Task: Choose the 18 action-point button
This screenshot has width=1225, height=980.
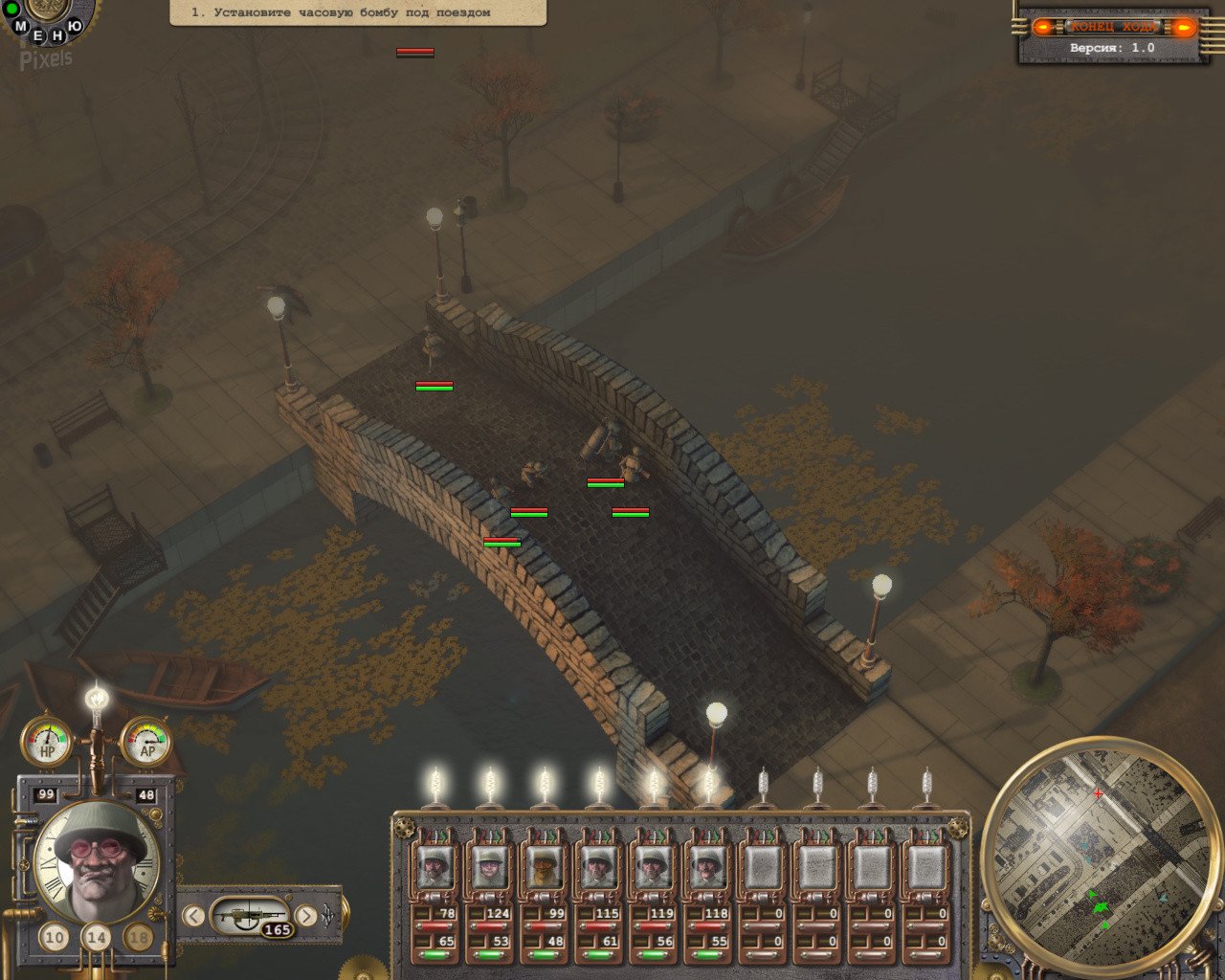Action: coord(139,937)
